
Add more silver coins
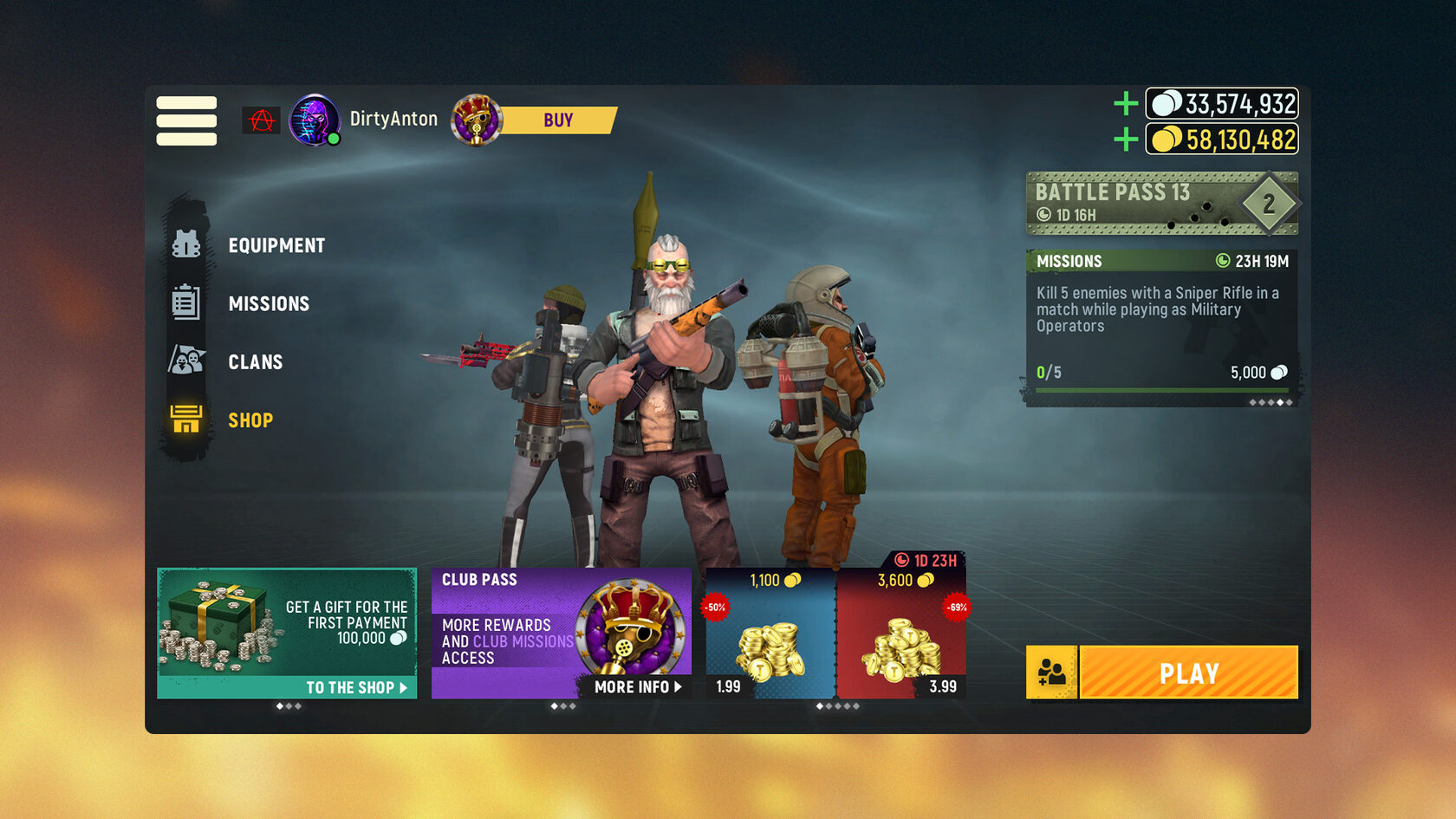pyautogui.click(x=1125, y=104)
